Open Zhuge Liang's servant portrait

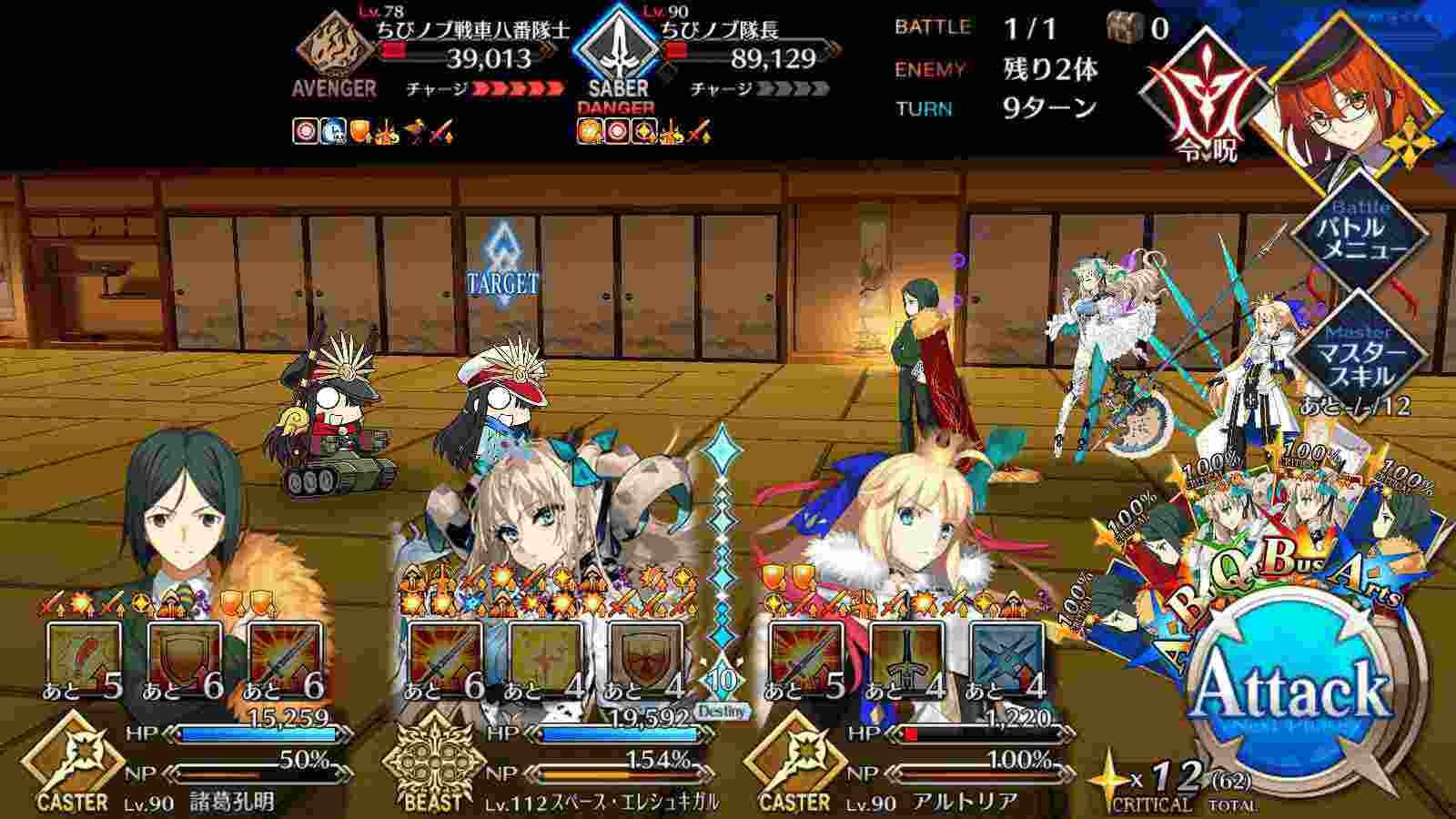pyautogui.click(x=182, y=510)
